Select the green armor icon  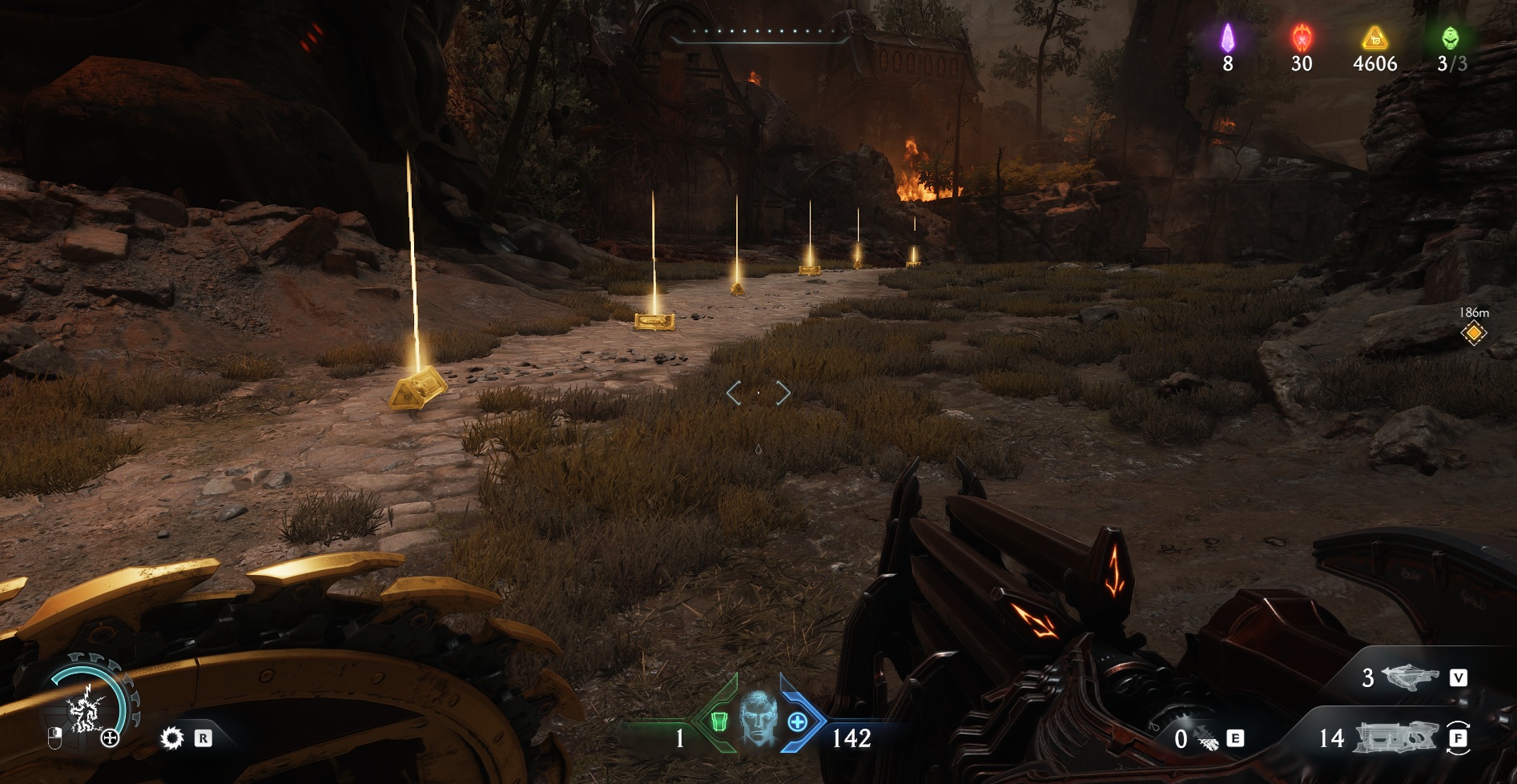click(x=719, y=722)
